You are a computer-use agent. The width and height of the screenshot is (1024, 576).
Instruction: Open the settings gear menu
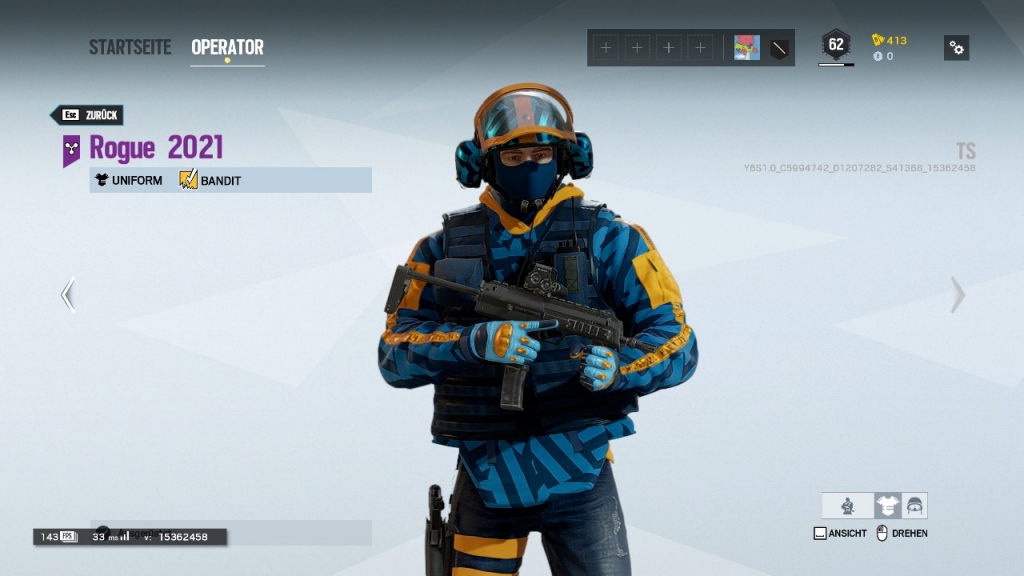click(956, 48)
